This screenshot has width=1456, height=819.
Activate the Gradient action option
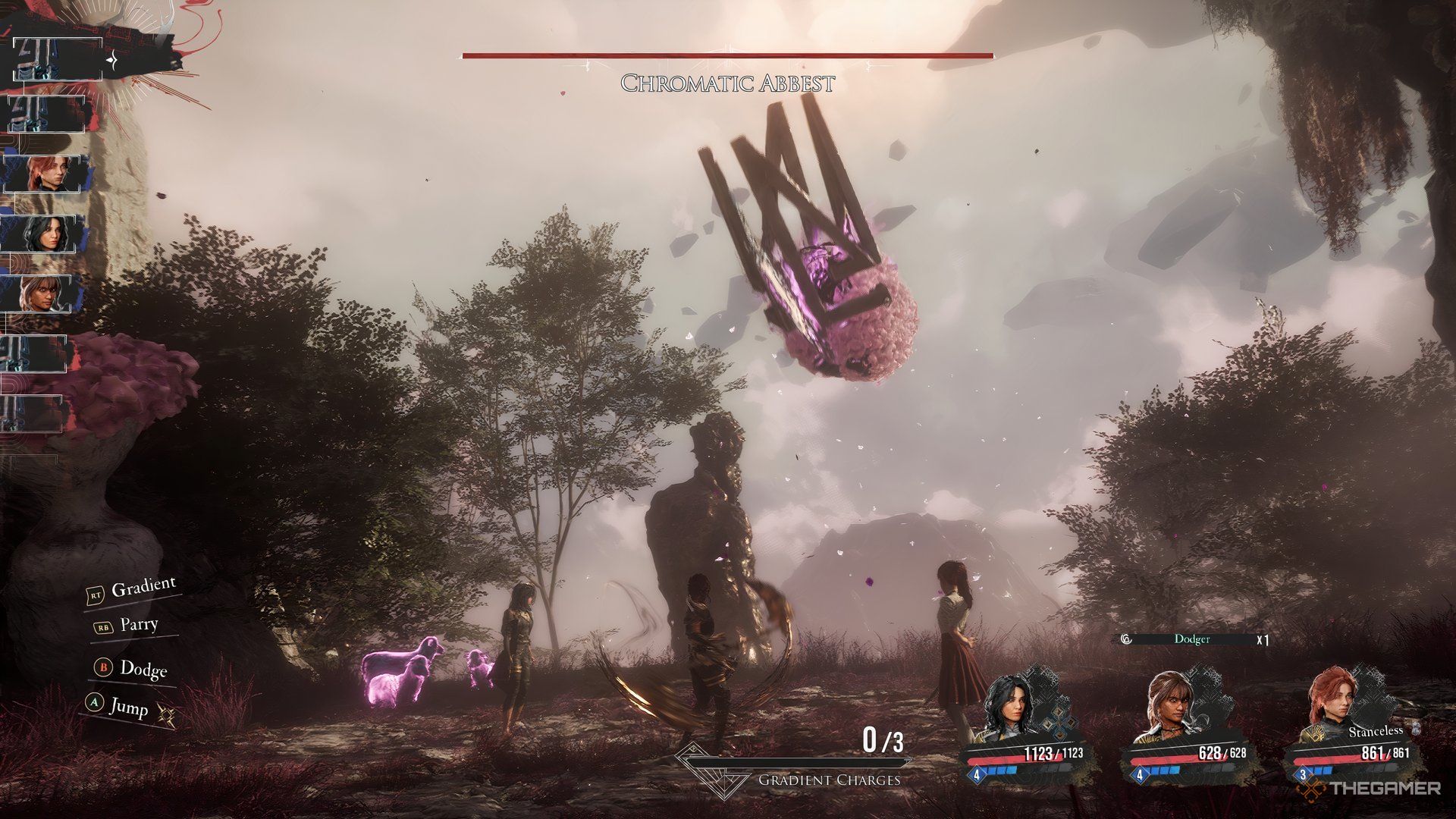(143, 588)
